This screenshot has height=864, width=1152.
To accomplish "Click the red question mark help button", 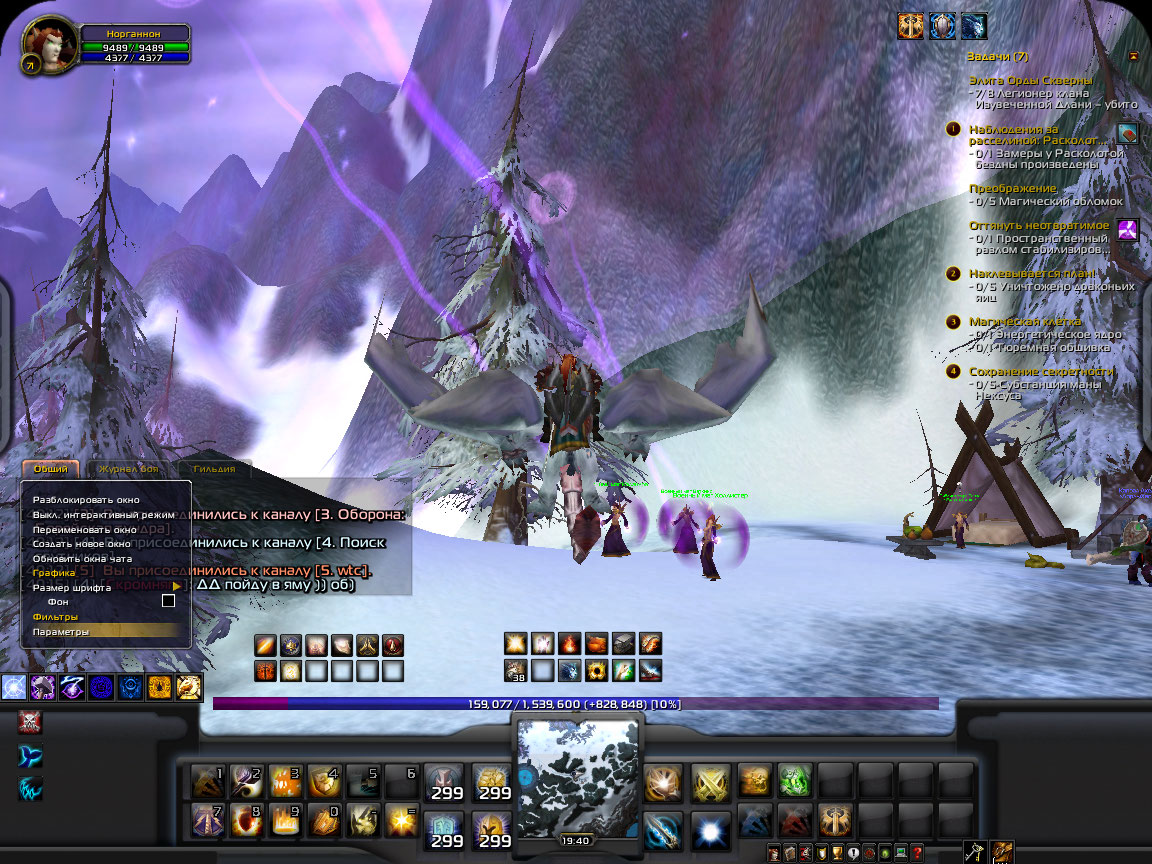I will point(918,853).
